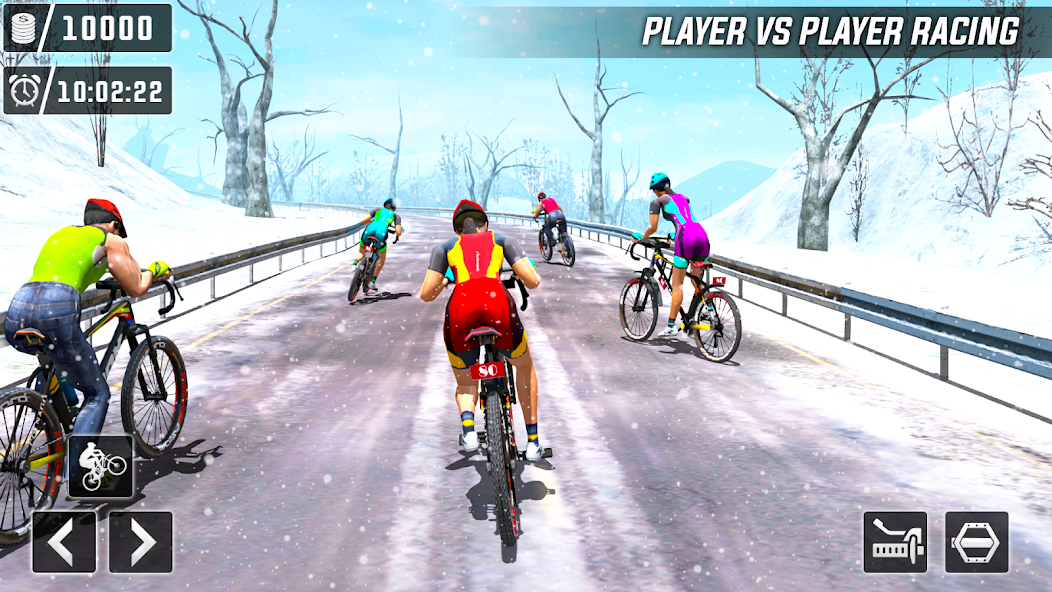This screenshot has height=592, width=1052.
Task: Hit the brake pedal button
Action: 976,542
